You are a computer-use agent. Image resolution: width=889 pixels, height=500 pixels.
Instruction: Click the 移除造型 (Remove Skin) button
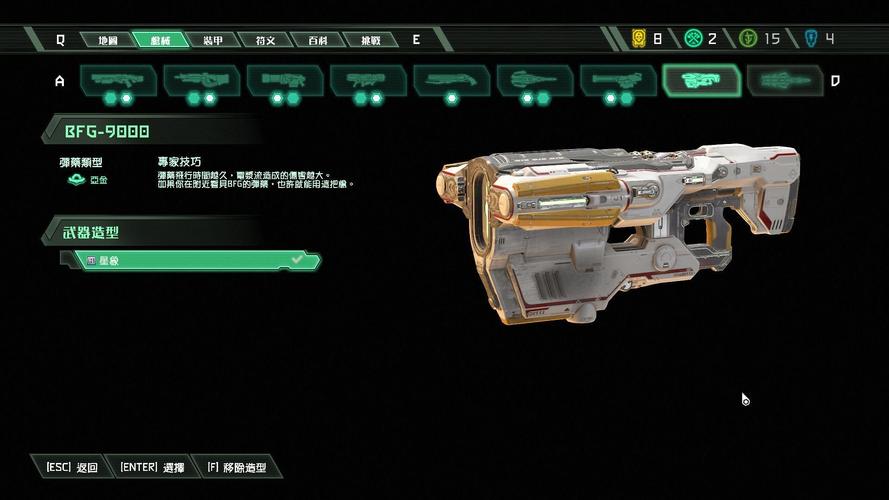238,467
